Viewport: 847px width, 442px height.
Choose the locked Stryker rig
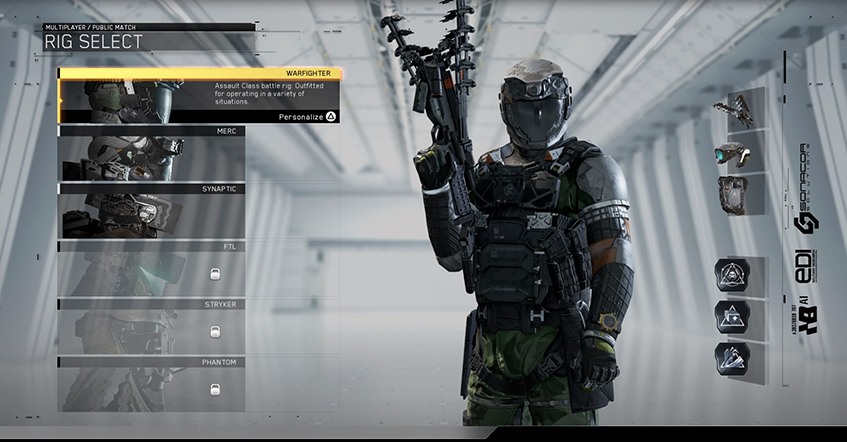[x=150, y=327]
